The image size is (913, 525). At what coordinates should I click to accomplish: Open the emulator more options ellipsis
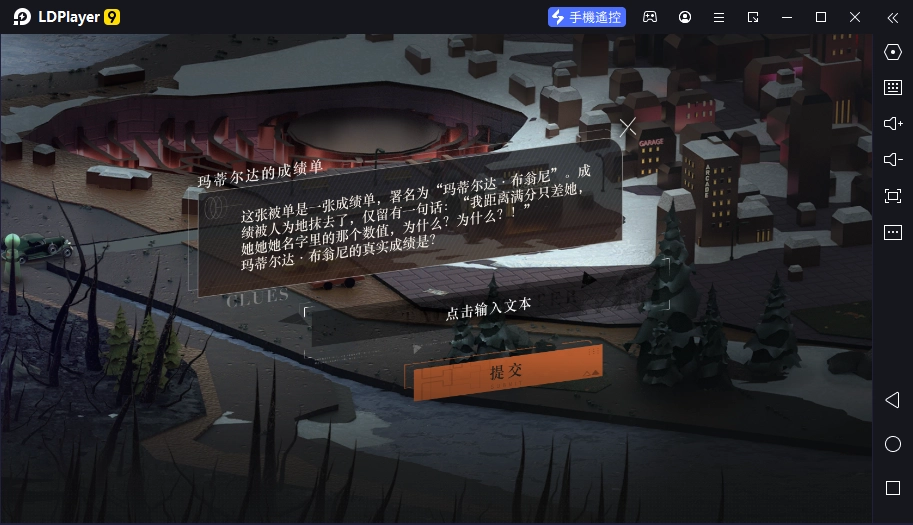tap(893, 232)
